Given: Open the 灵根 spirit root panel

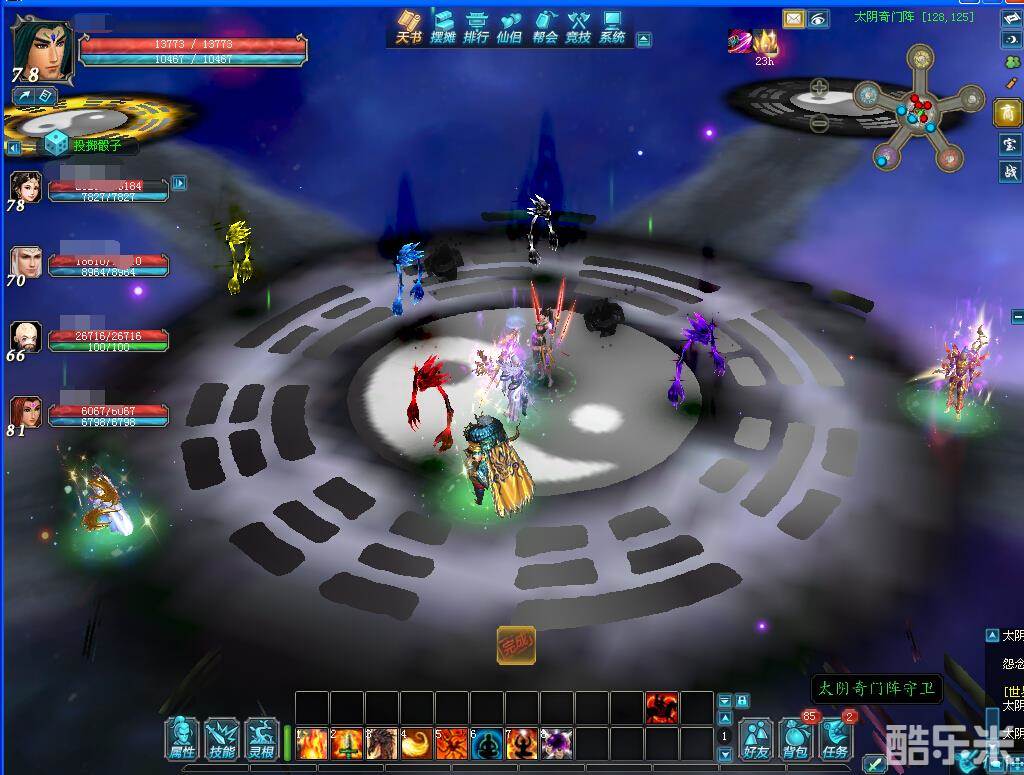Looking at the screenshot, I should pyautogui.click(x=261, y=738).
